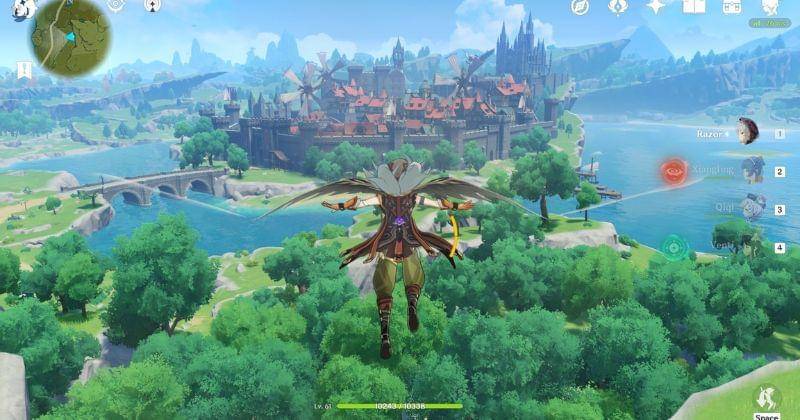The width and height of the screenshot is (800, 420).
Task: Open the Adventurer Handbook book icon
Action: [x=694, y=7]
